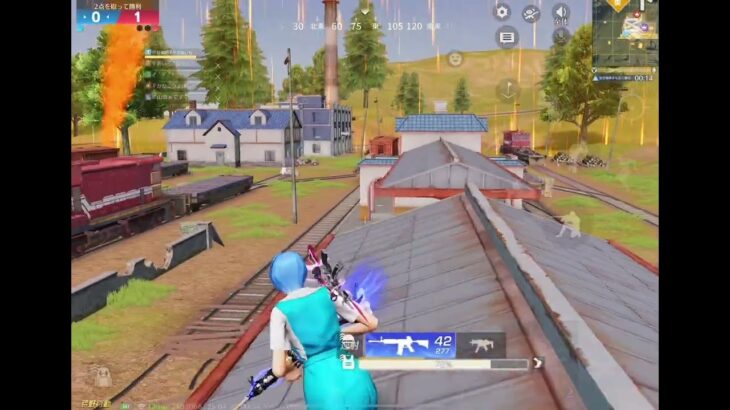Expand the arrow beside the weapon bar
Screen dimensions: 730x410
(x=538, y=363)
